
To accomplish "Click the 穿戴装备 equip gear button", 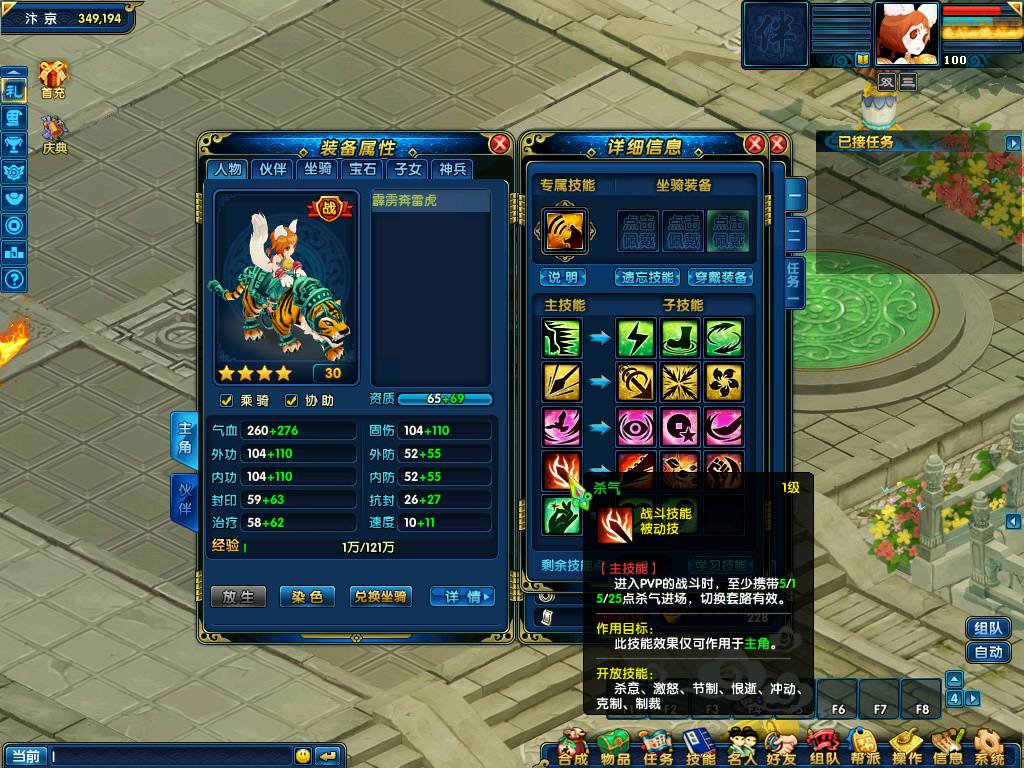I will click(722, 277).
